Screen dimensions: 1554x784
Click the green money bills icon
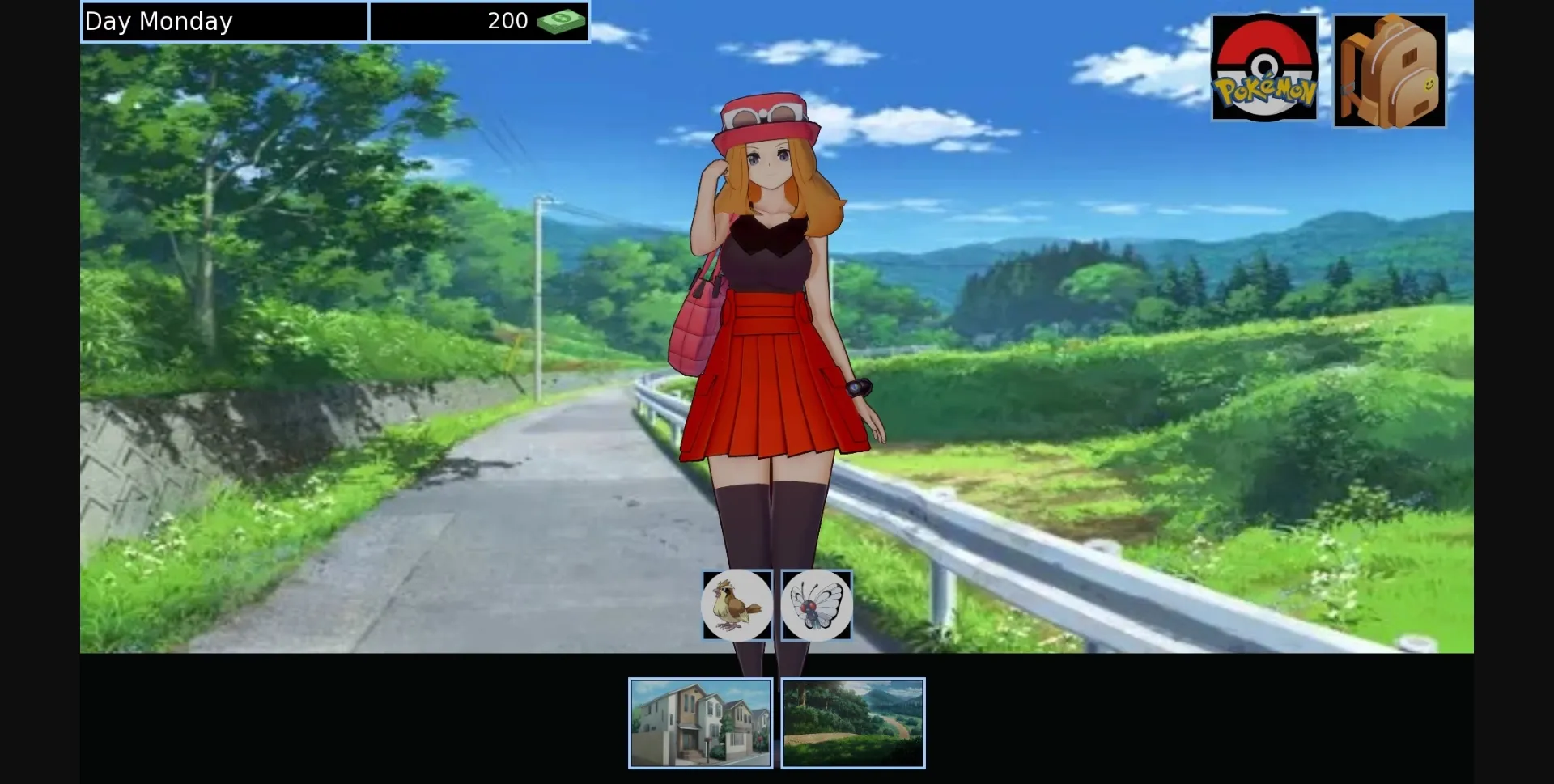pos(560,21)
